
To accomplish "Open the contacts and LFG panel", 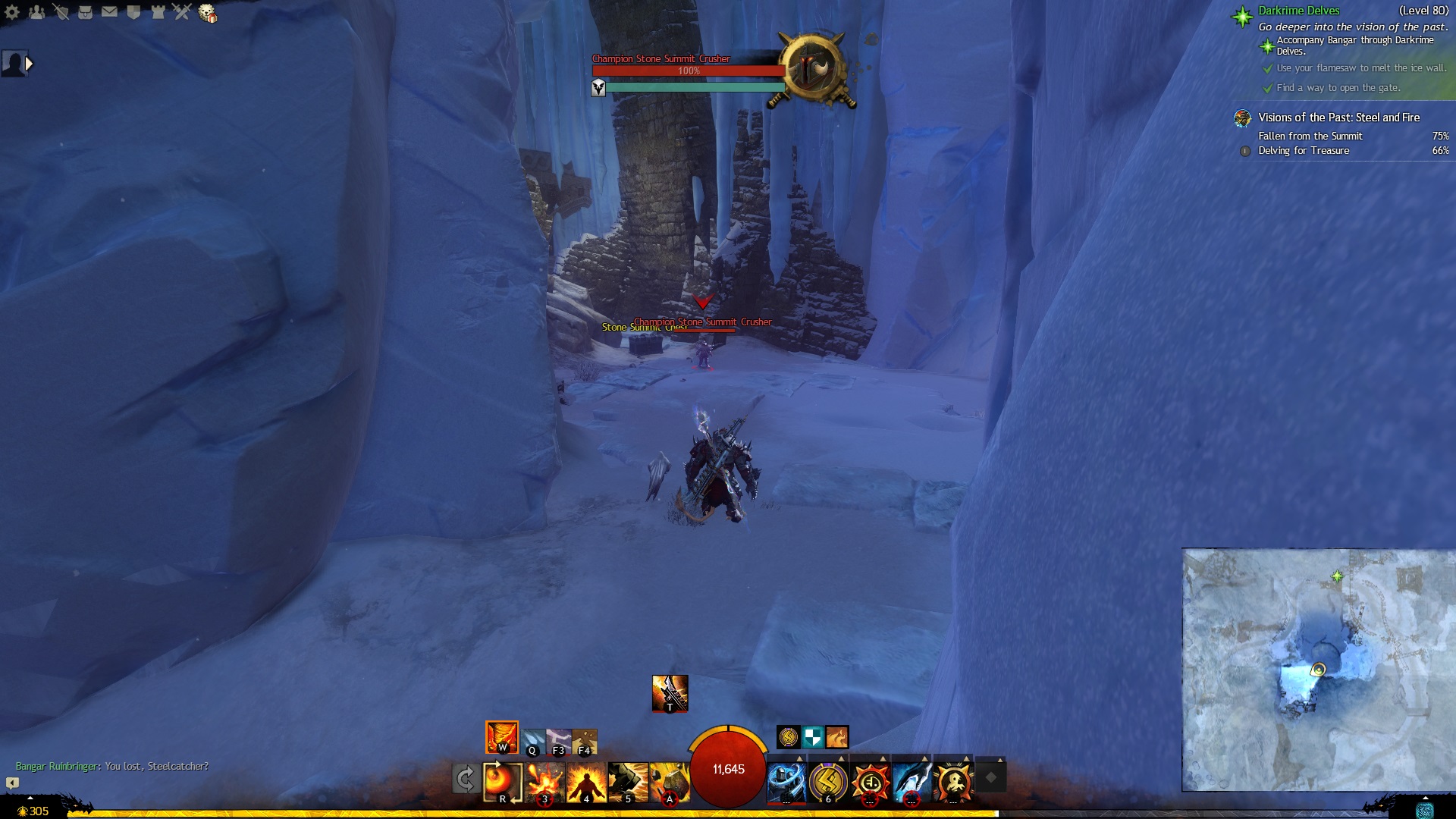I will pyautogui.click(x=36, y=12).
